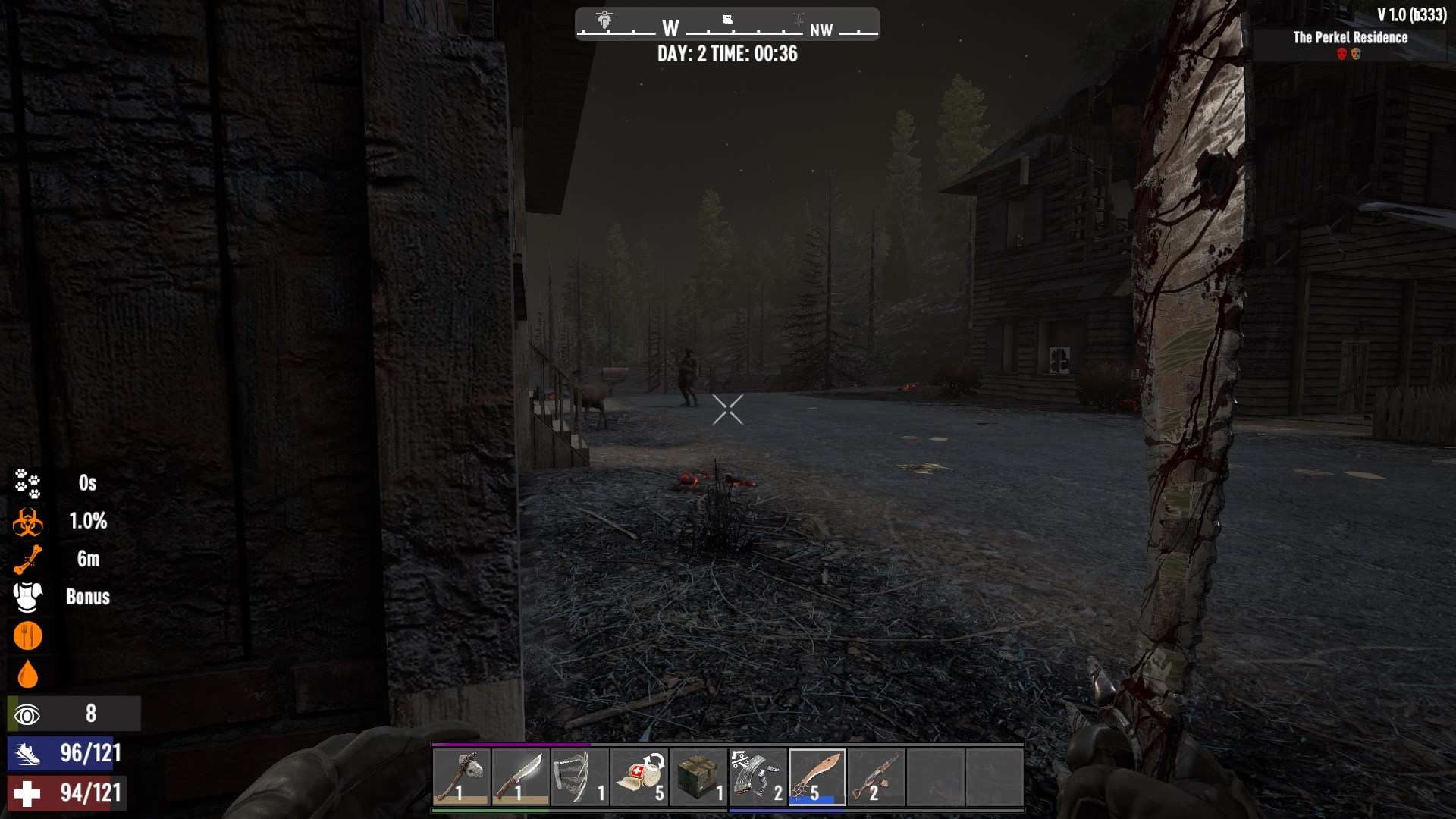1456x819 pixels.
Task: Click the compass bar at the top
Action: click(x=727, y=25)
